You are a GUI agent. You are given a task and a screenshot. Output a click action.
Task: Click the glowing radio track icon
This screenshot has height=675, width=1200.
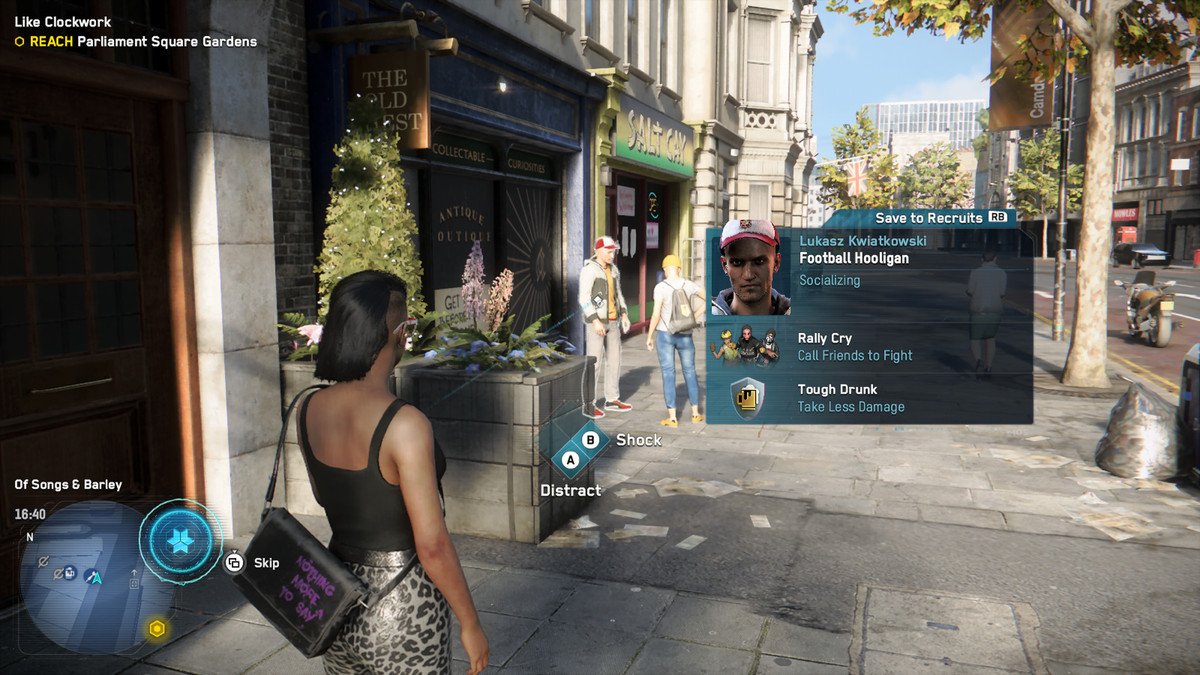[x=180, y=541]
